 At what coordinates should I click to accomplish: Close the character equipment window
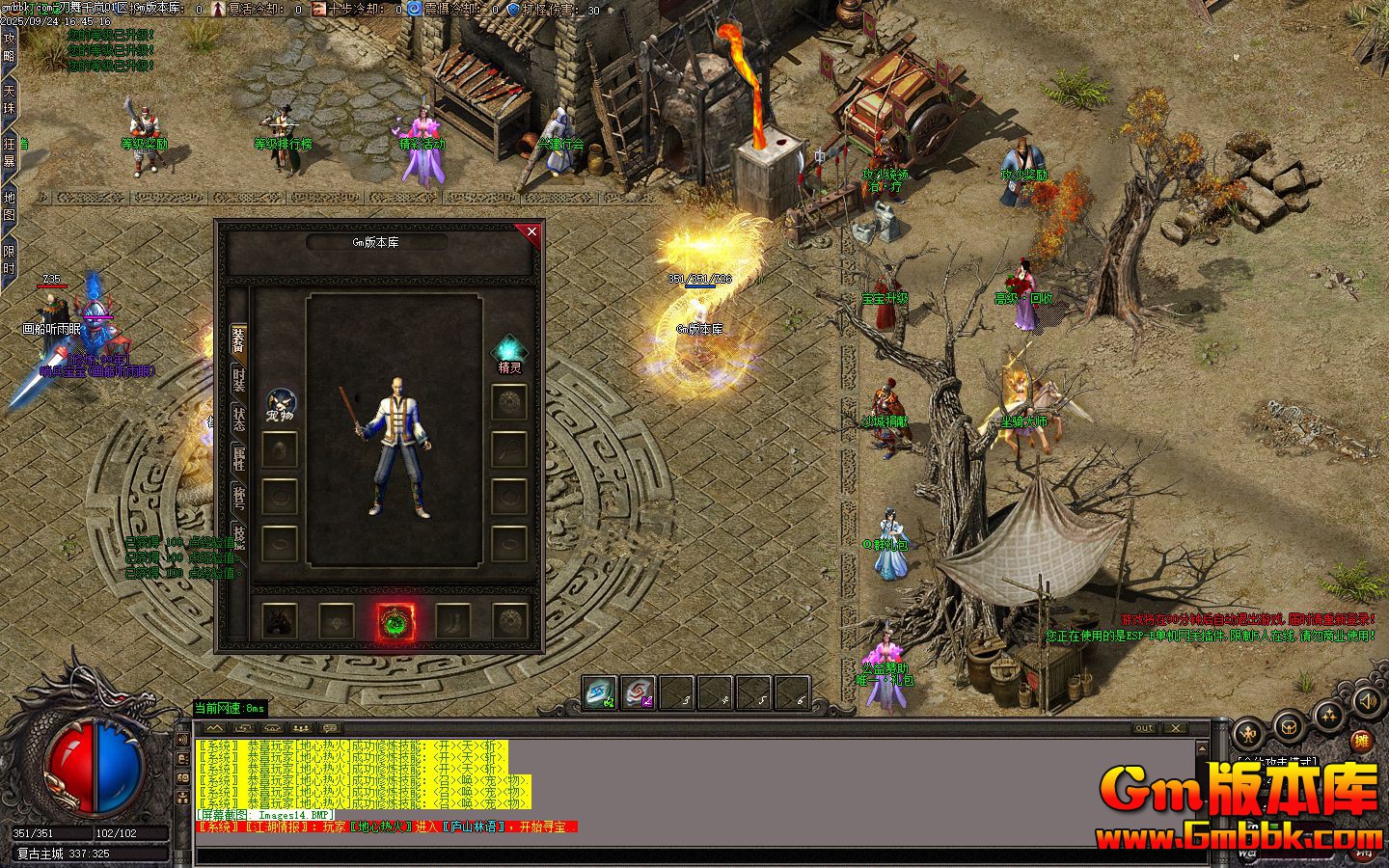[x=531, y=231]
